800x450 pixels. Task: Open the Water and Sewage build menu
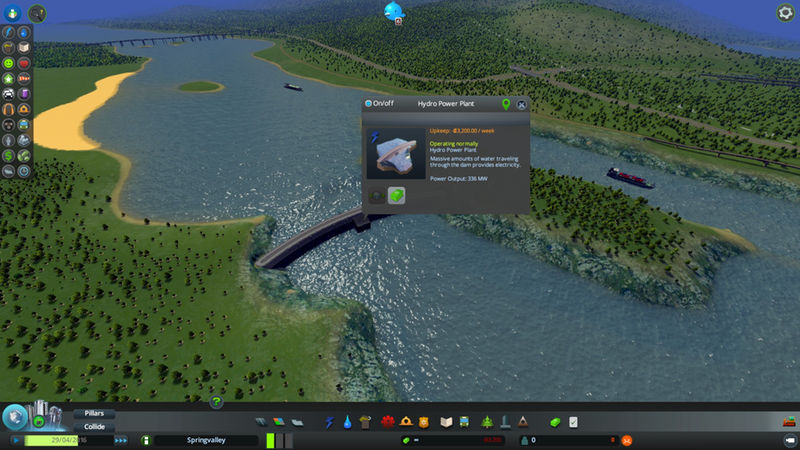tap(346, 422)
